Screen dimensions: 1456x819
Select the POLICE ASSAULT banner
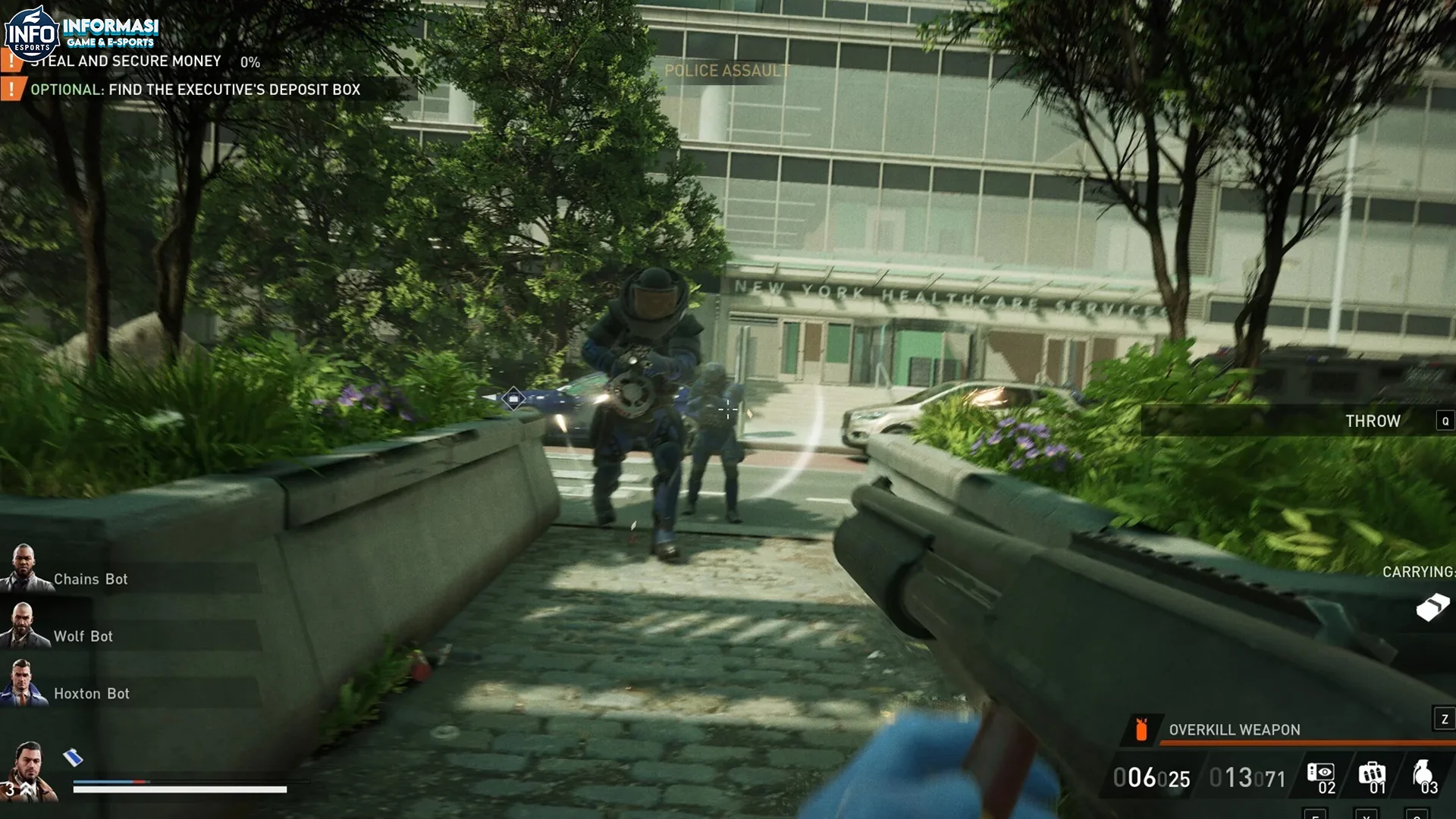(x=726, y=71)
